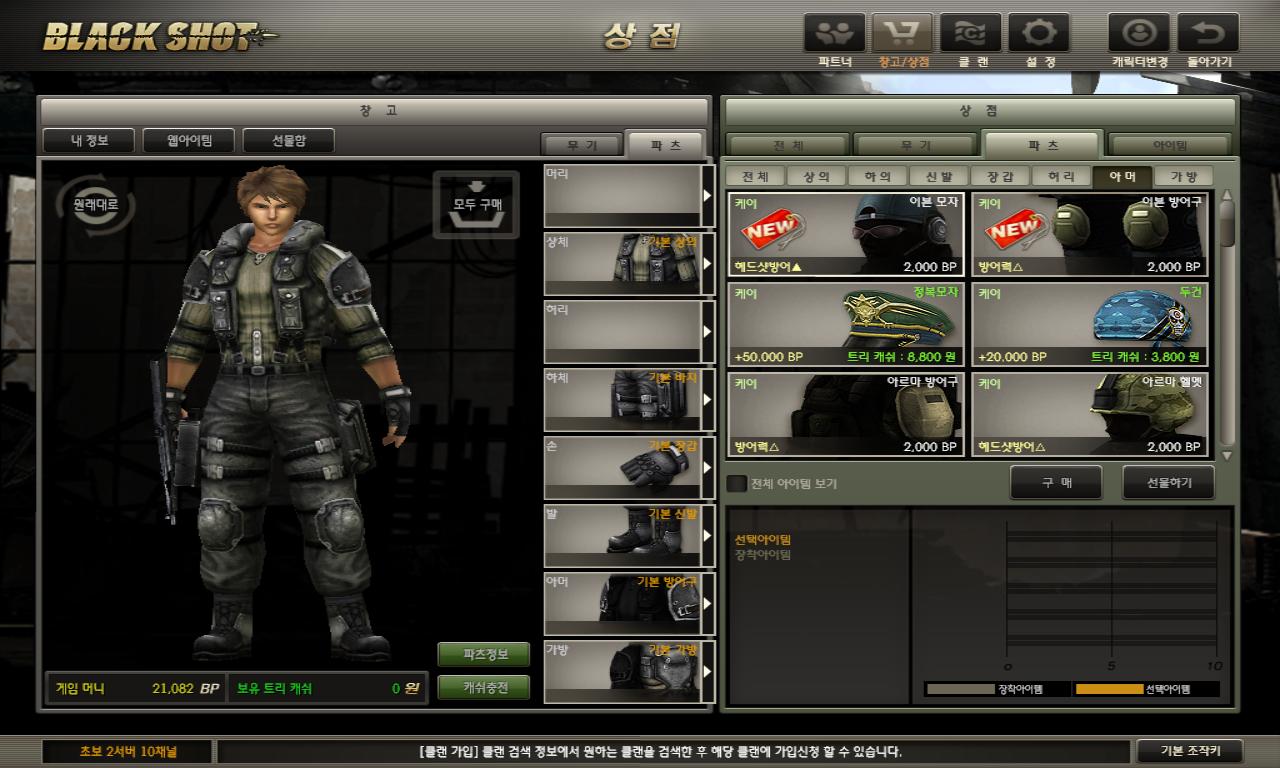Click the 모두 구매 buy-all button
The height and width of the screenshot is (768, 1280).
pos(477,203)
